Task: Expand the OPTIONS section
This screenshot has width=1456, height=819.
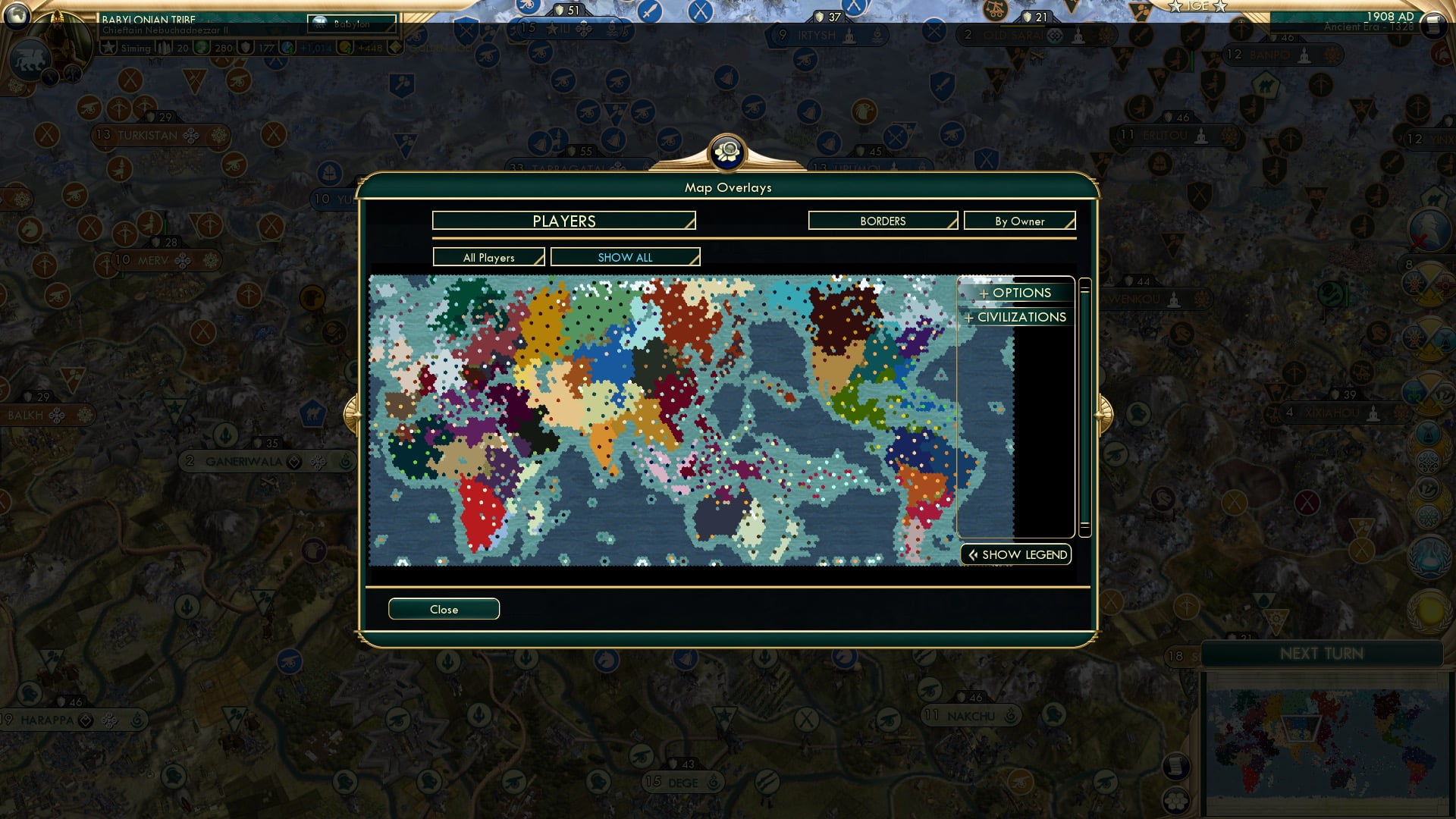Action: [1016, 293]
